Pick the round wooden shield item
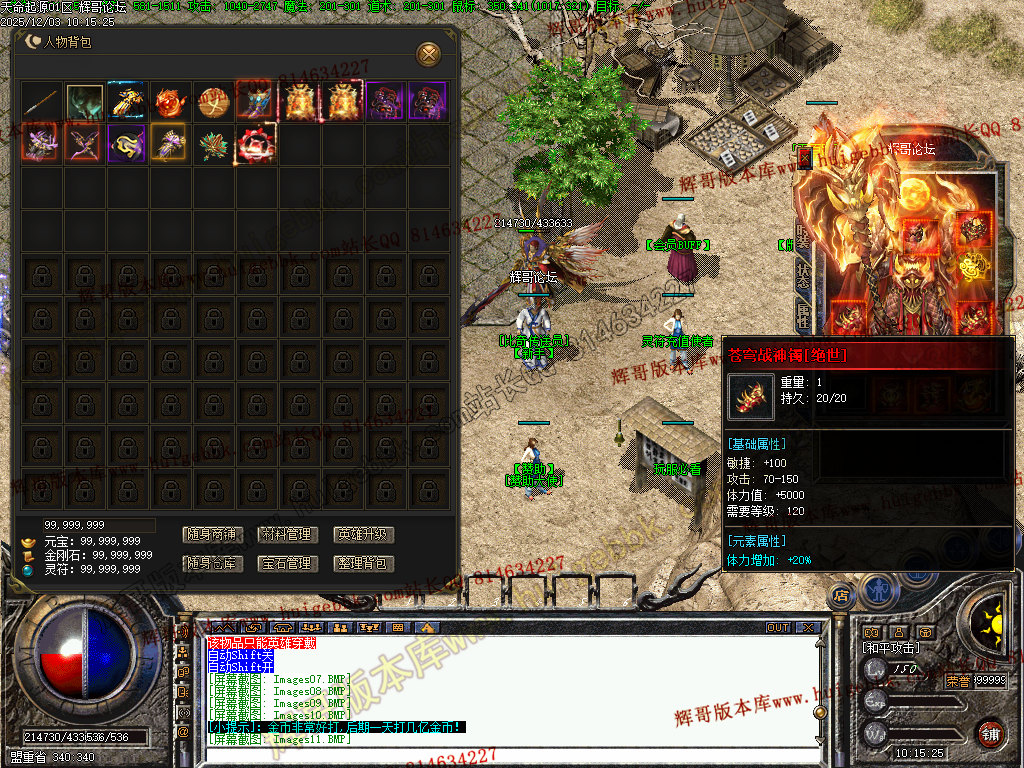Screen dimensions: 1024x768 (x=213, y=102)
